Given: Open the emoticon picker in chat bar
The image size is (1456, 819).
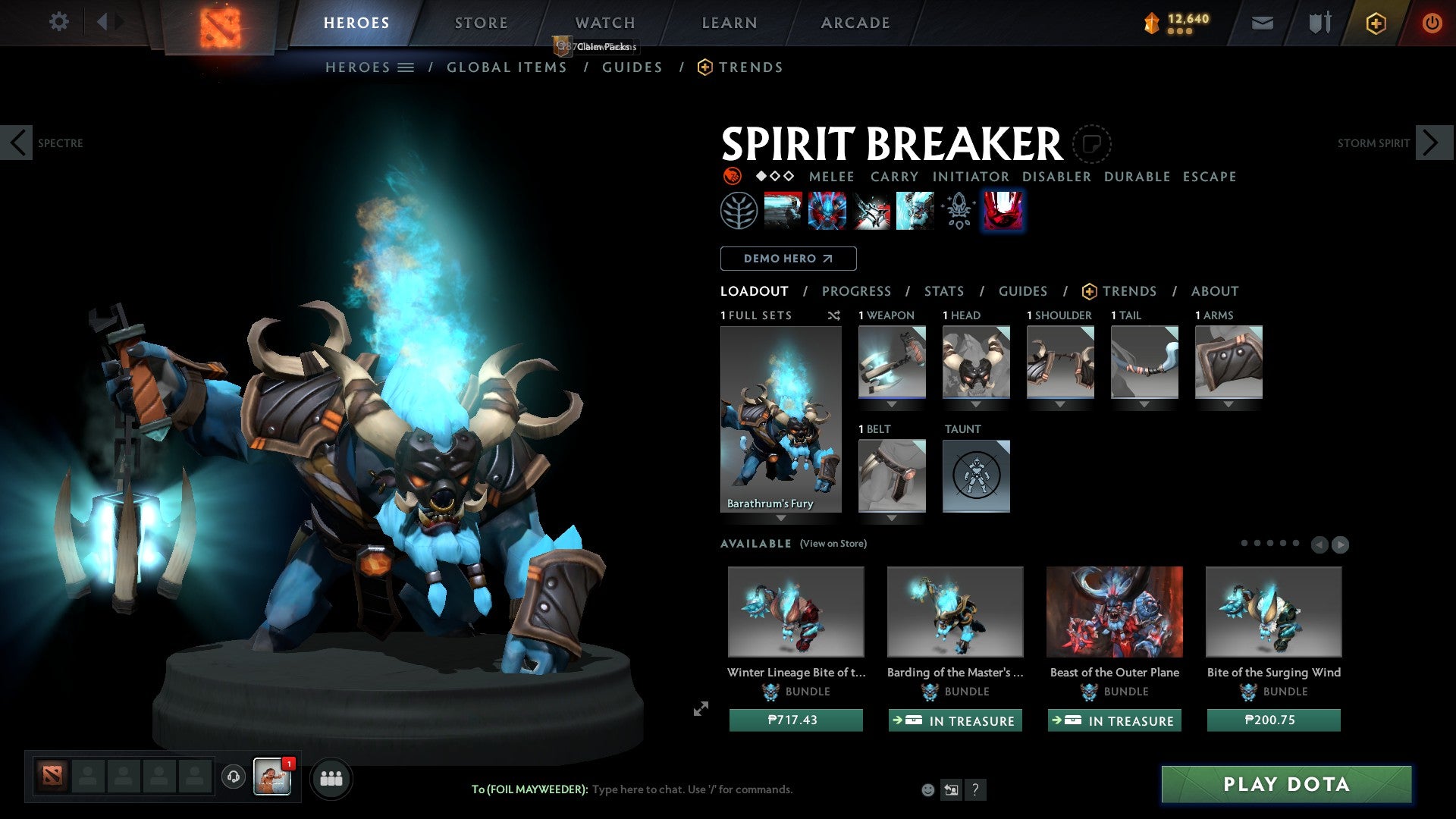Looking at the screenshot, I should click(x=927, y=789).
